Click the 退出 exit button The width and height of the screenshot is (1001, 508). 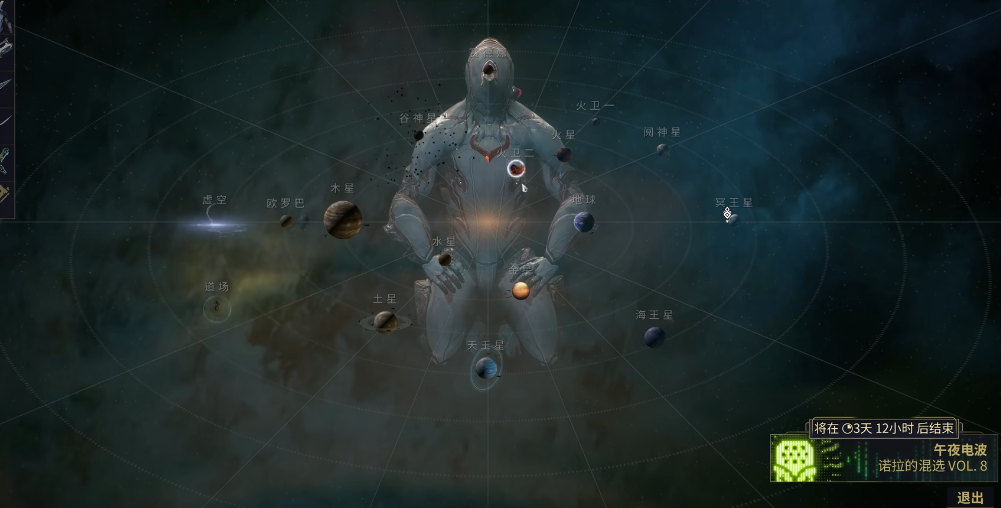tap(969, 497)
